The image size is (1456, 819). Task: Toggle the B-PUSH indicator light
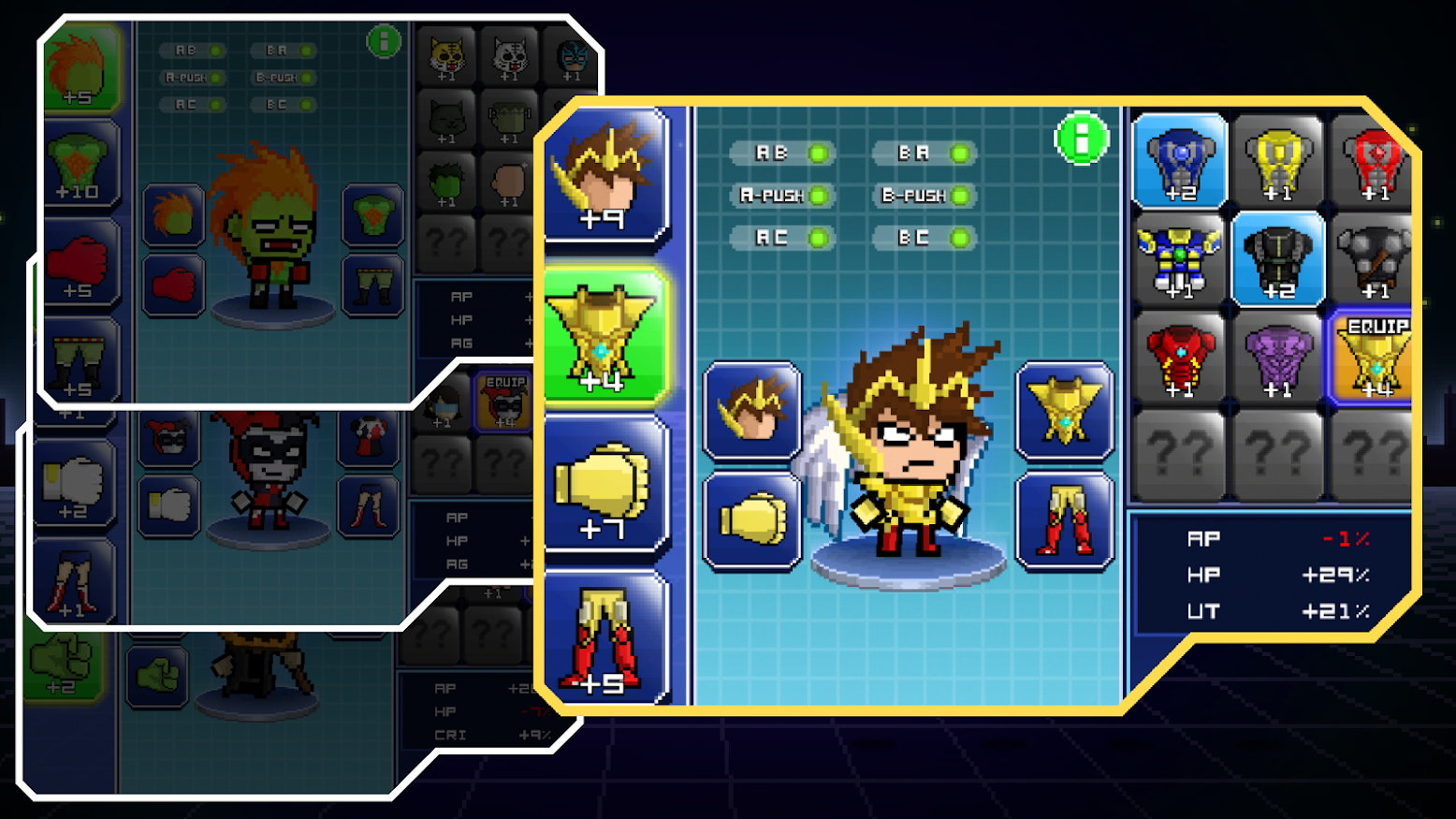pyautogui.click(x=925, y=196)
